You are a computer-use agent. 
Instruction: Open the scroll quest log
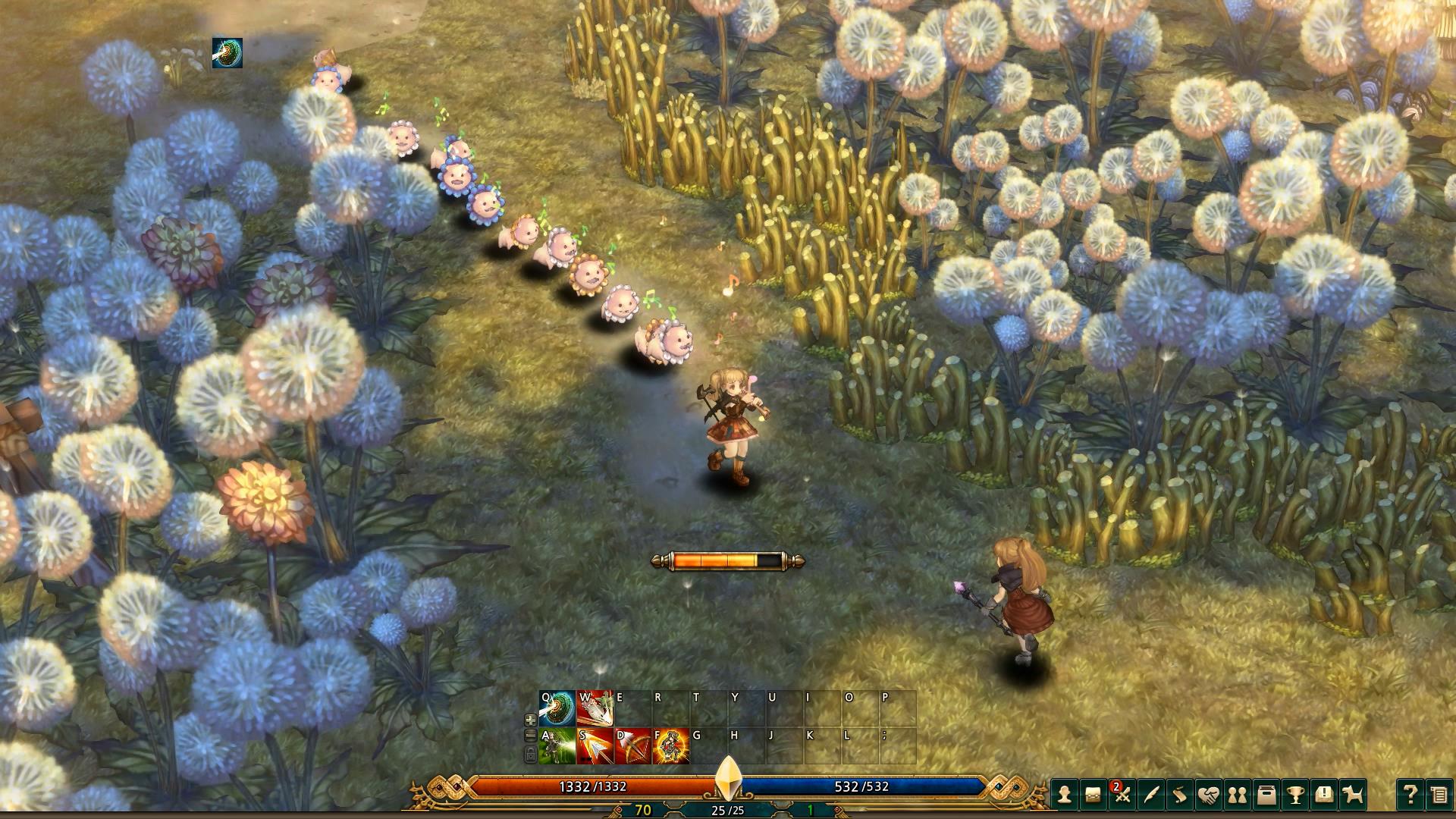tap(1180, 795)
